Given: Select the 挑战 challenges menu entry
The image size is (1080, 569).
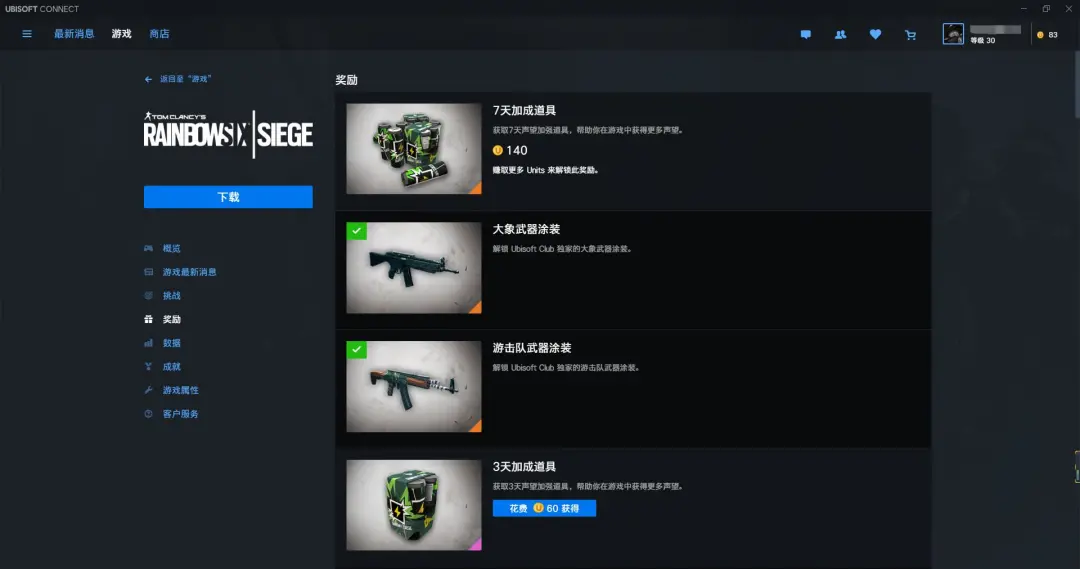Looking at the screenshot, I should click(x=171, y=296).
